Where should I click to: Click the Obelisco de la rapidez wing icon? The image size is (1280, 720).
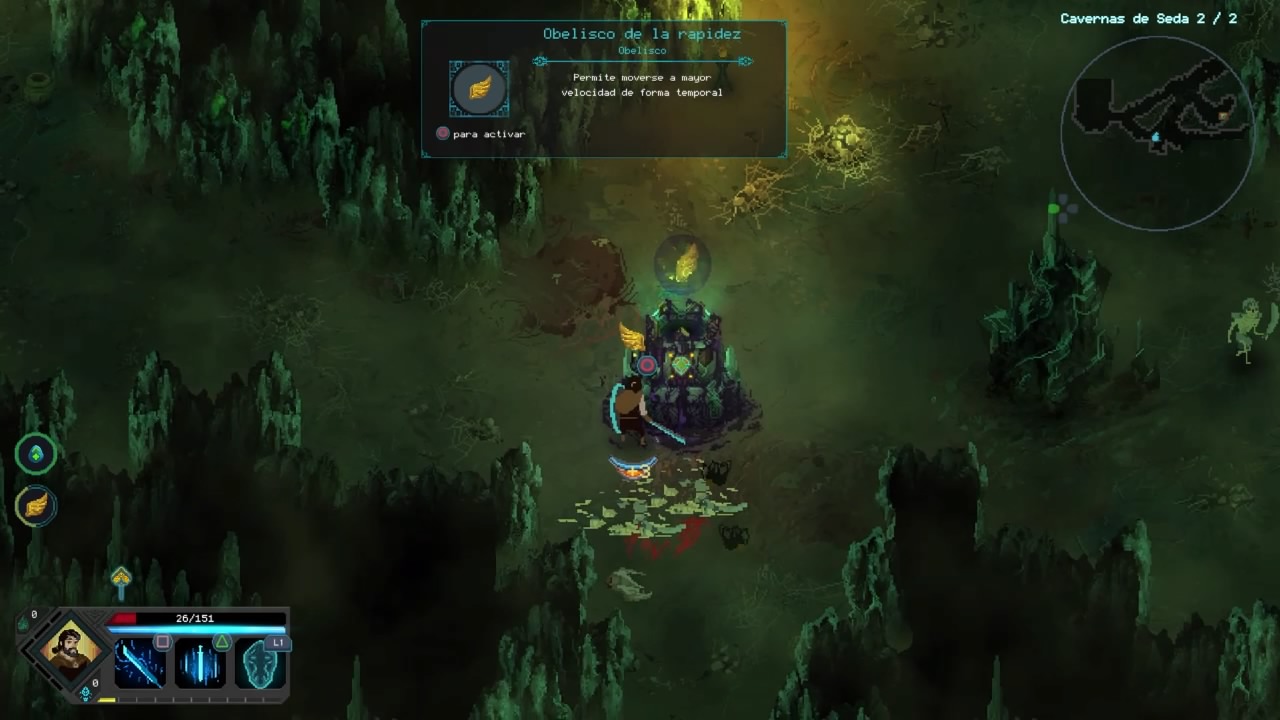pyautogui.click(x=479, y=89)
